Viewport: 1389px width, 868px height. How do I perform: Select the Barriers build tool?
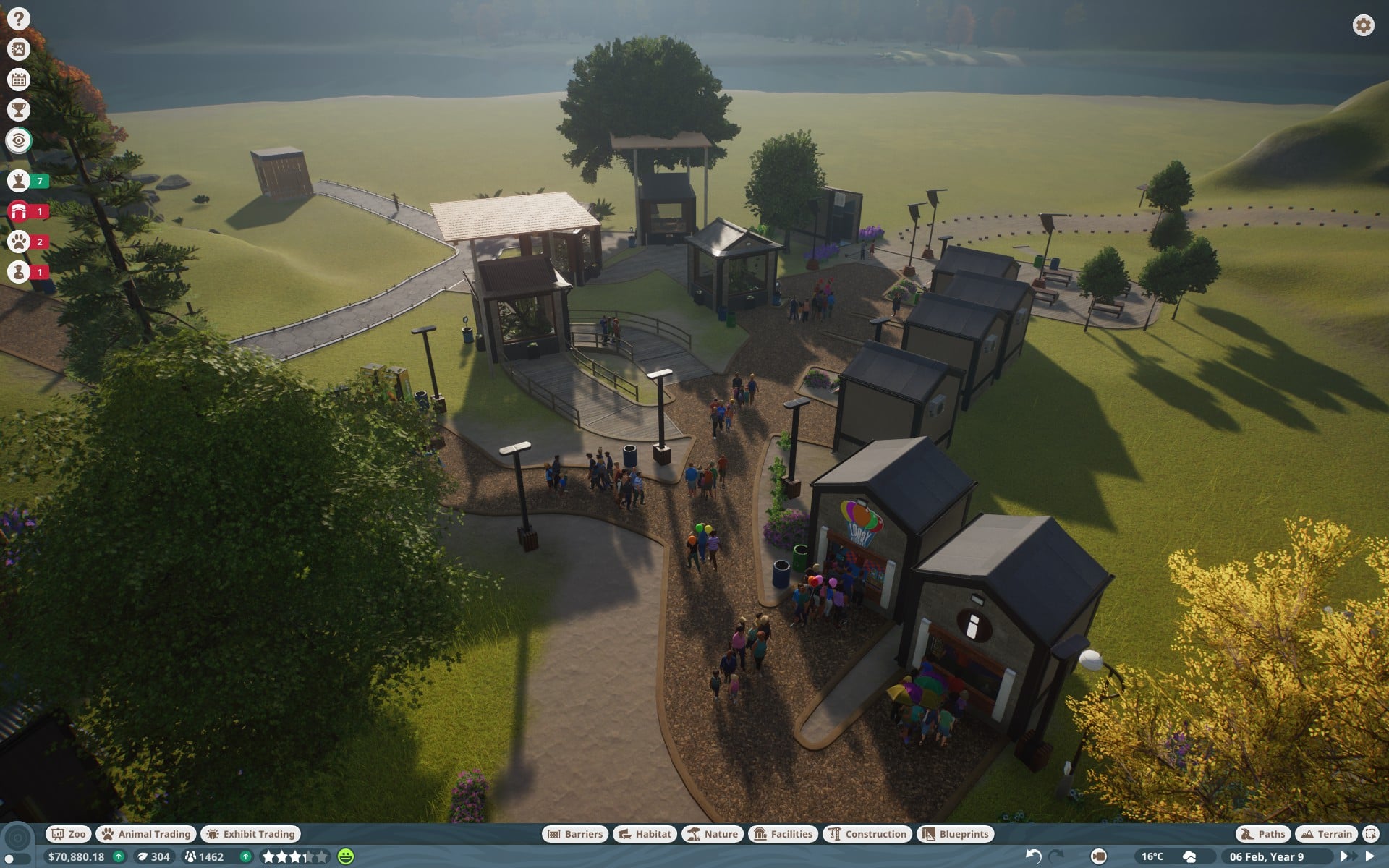575,834
